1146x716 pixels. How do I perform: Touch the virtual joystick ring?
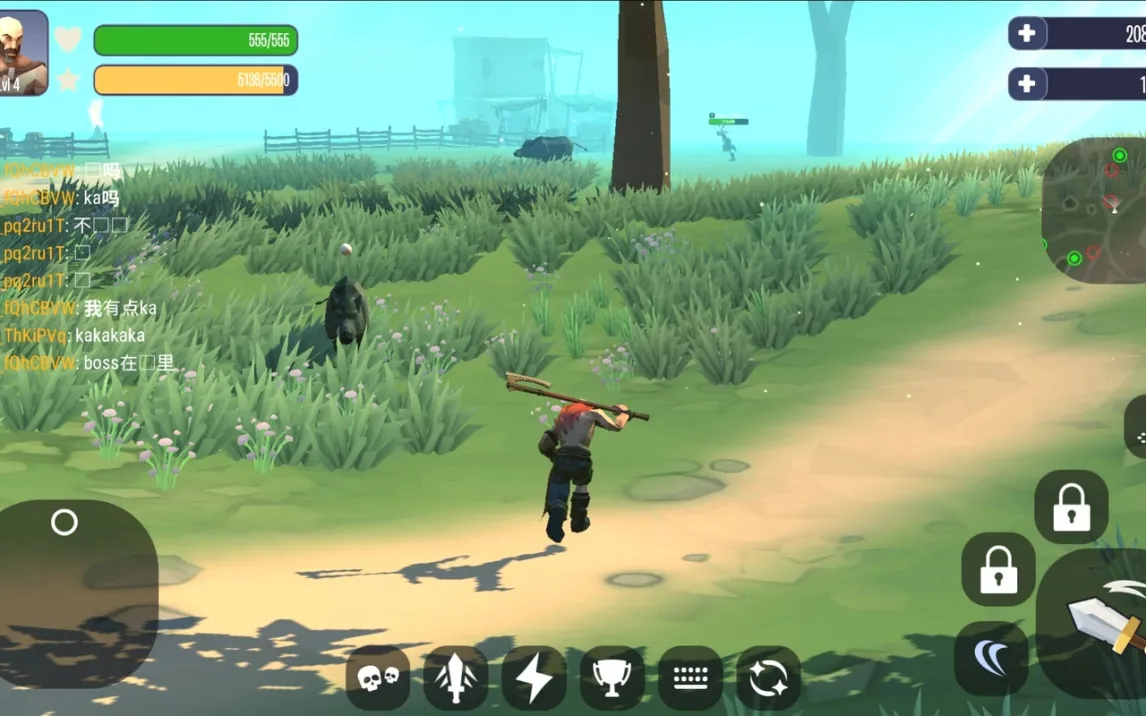click(64, 522)
